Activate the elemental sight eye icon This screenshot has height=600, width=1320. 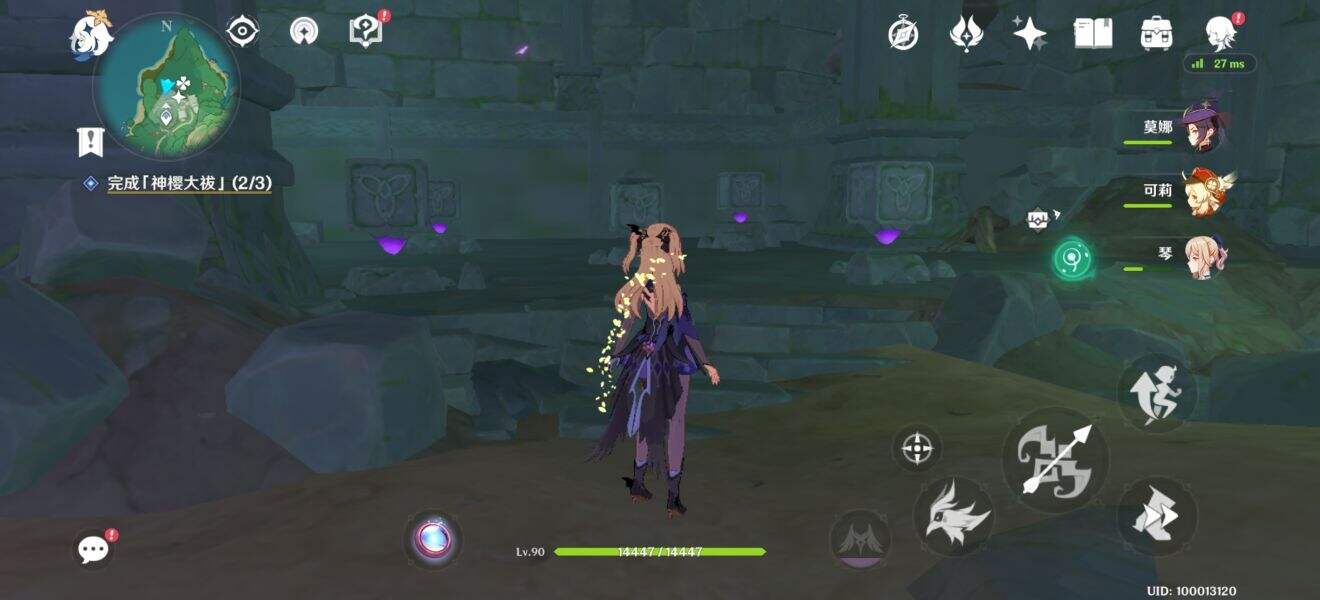242,32
